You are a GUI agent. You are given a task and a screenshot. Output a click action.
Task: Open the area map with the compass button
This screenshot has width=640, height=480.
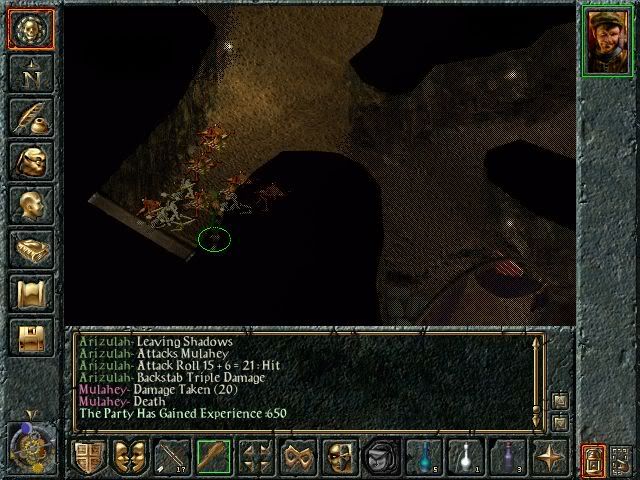click(29, 72)
